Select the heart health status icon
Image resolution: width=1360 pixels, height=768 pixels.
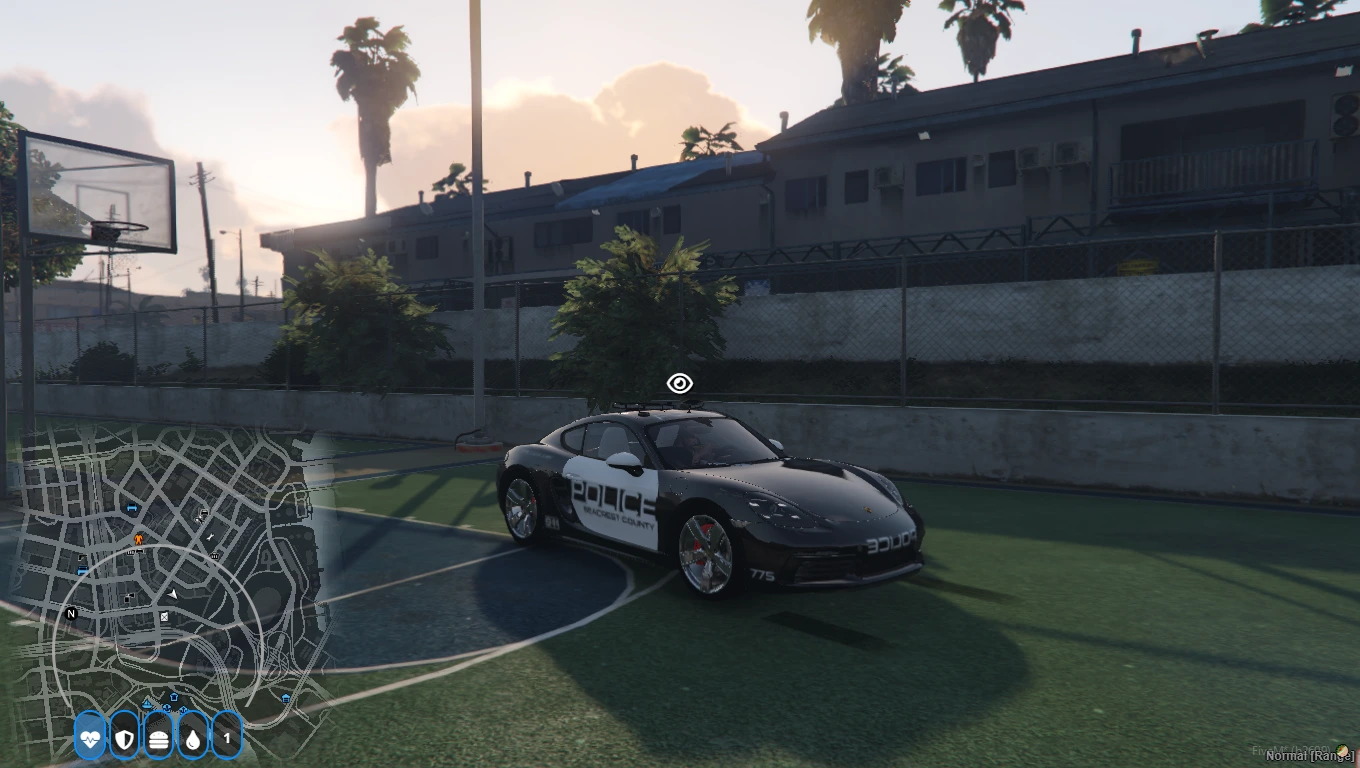[90, 739]
